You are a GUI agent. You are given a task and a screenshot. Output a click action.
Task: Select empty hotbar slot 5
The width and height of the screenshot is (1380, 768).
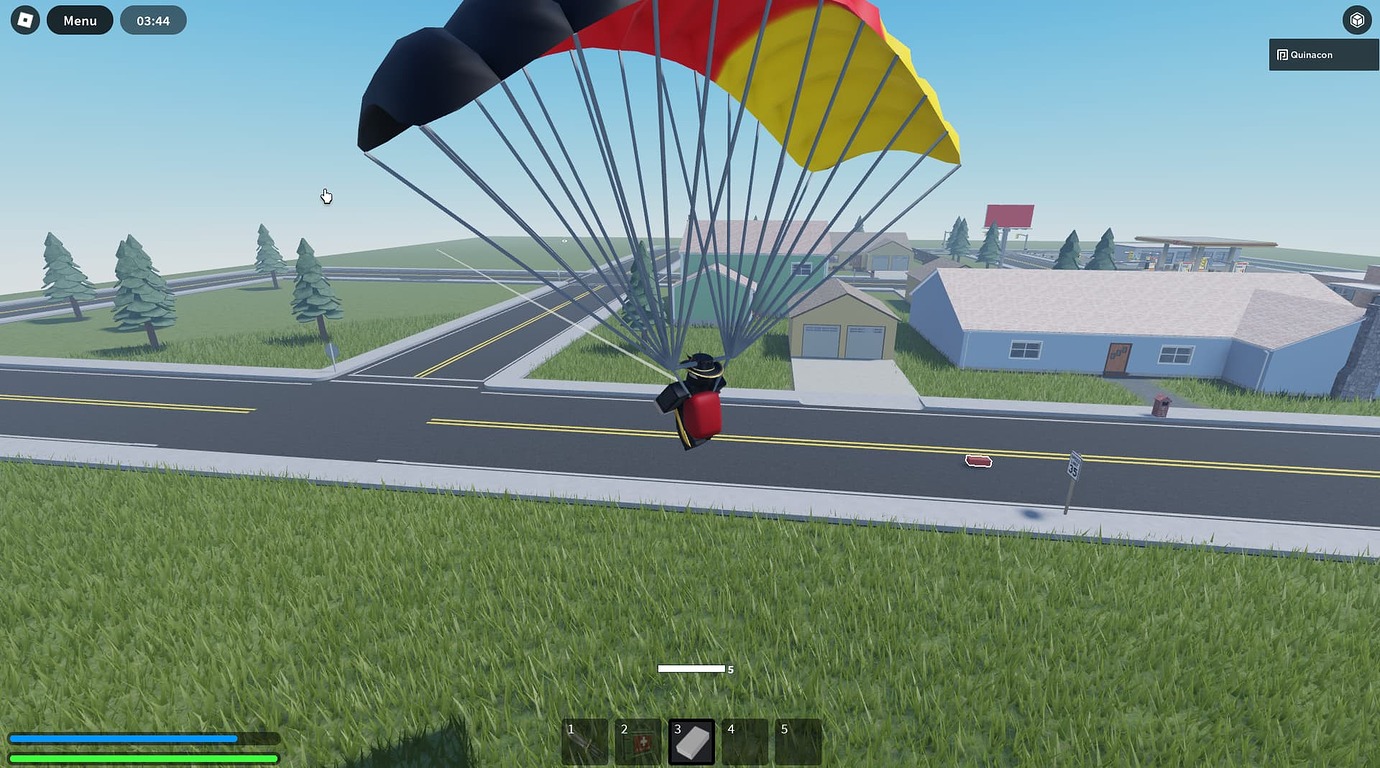point(799,741)
